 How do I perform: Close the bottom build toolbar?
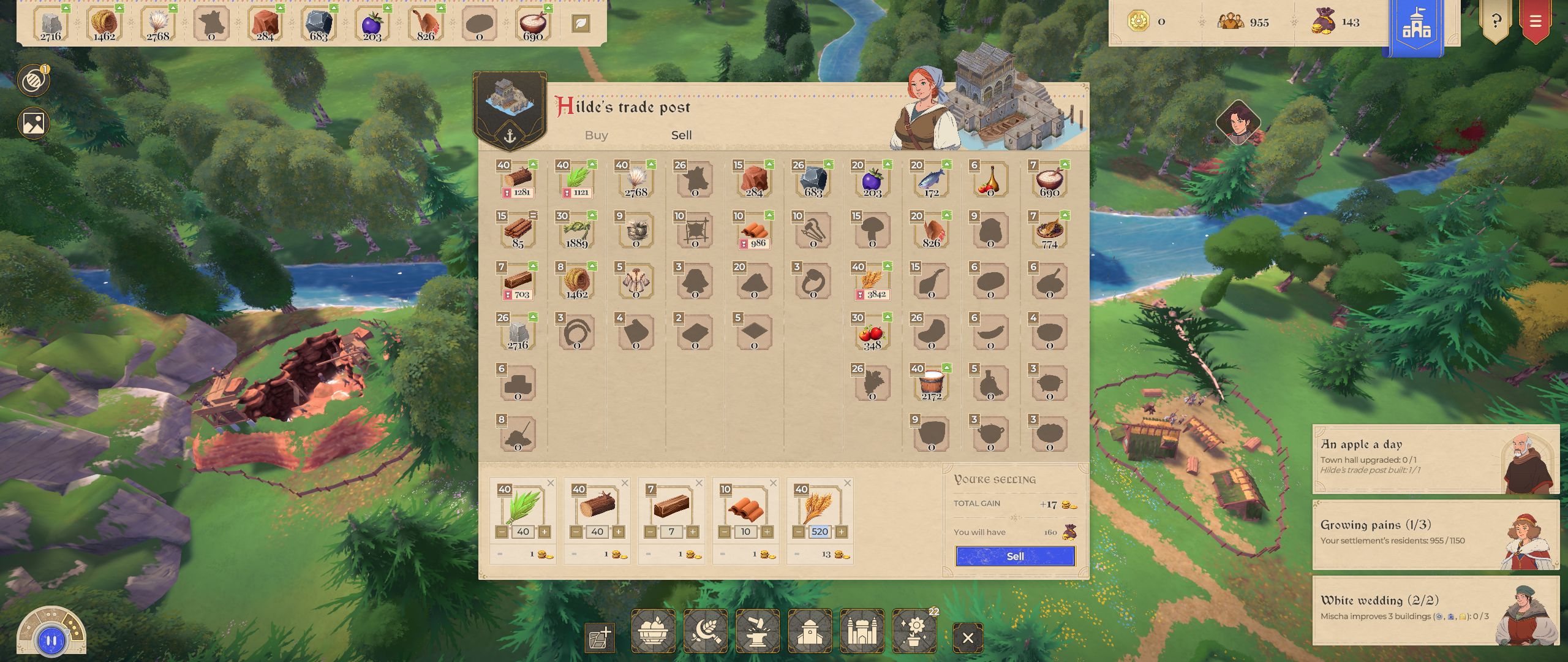point(968,638)
